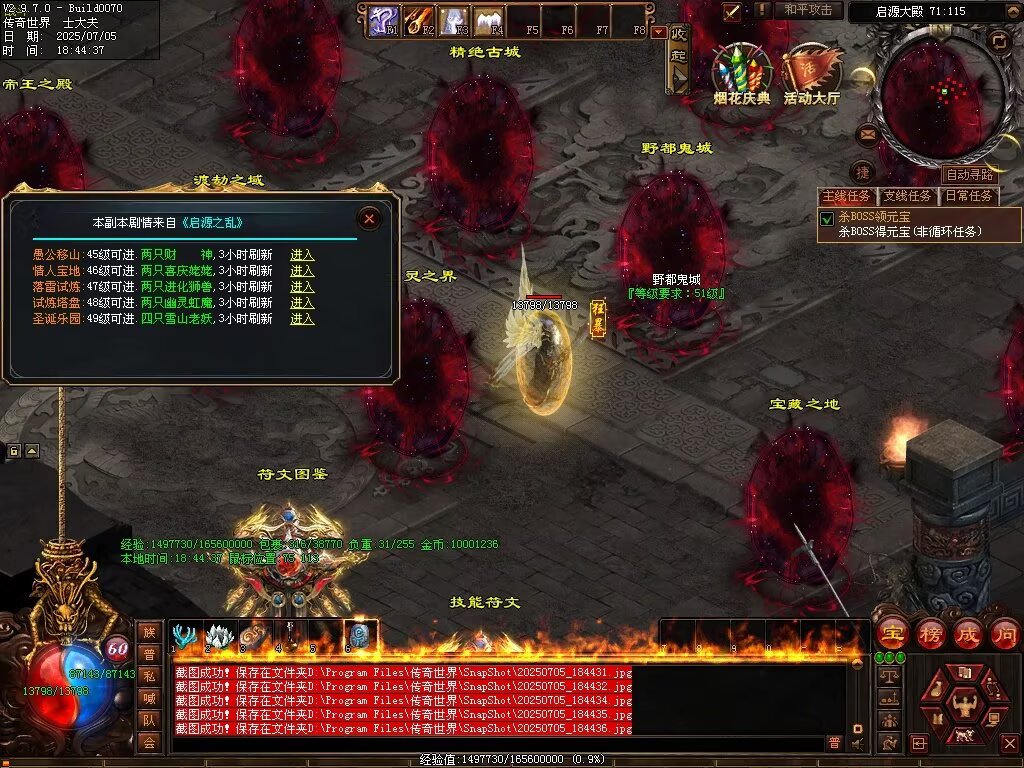Open the mail envelope icon beside minimap
This screenshot has width=1024, height=768.
click(867, 133)
